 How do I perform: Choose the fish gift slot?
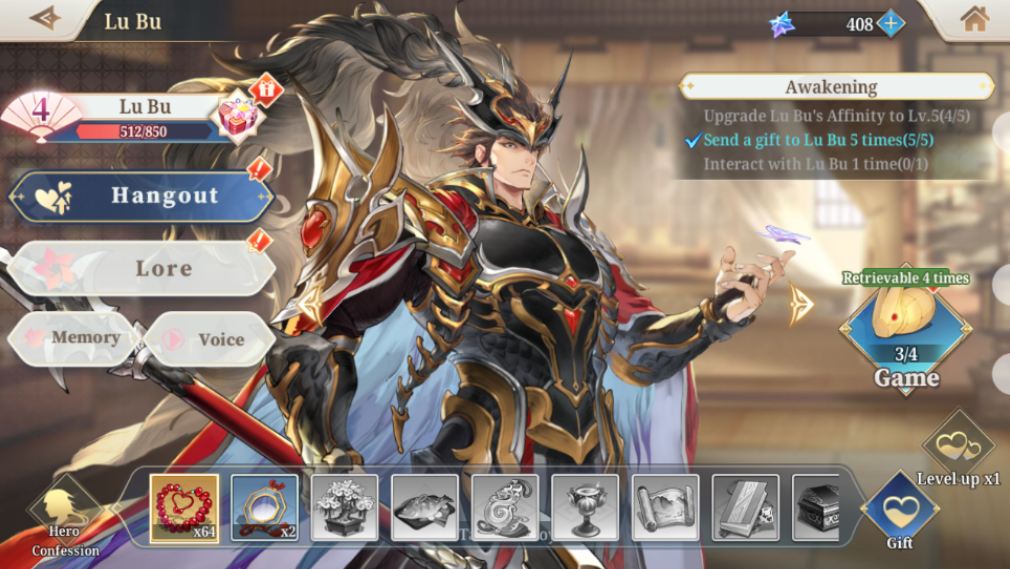click(x=425, y=508)
